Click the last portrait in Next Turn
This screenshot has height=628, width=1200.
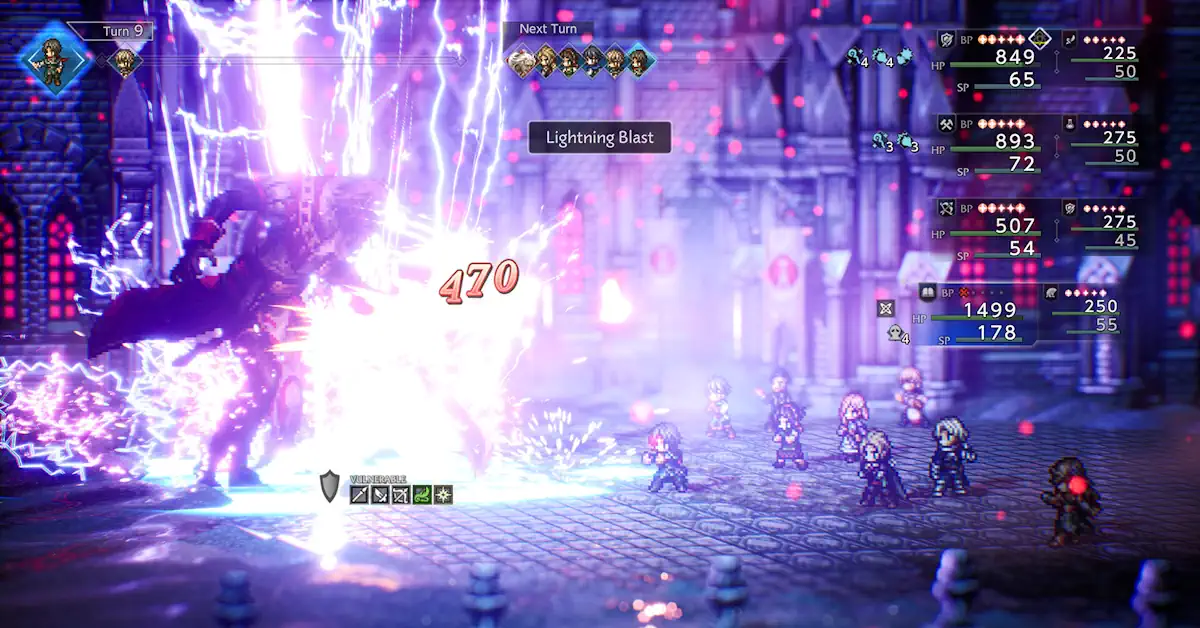tap(640, 62)
